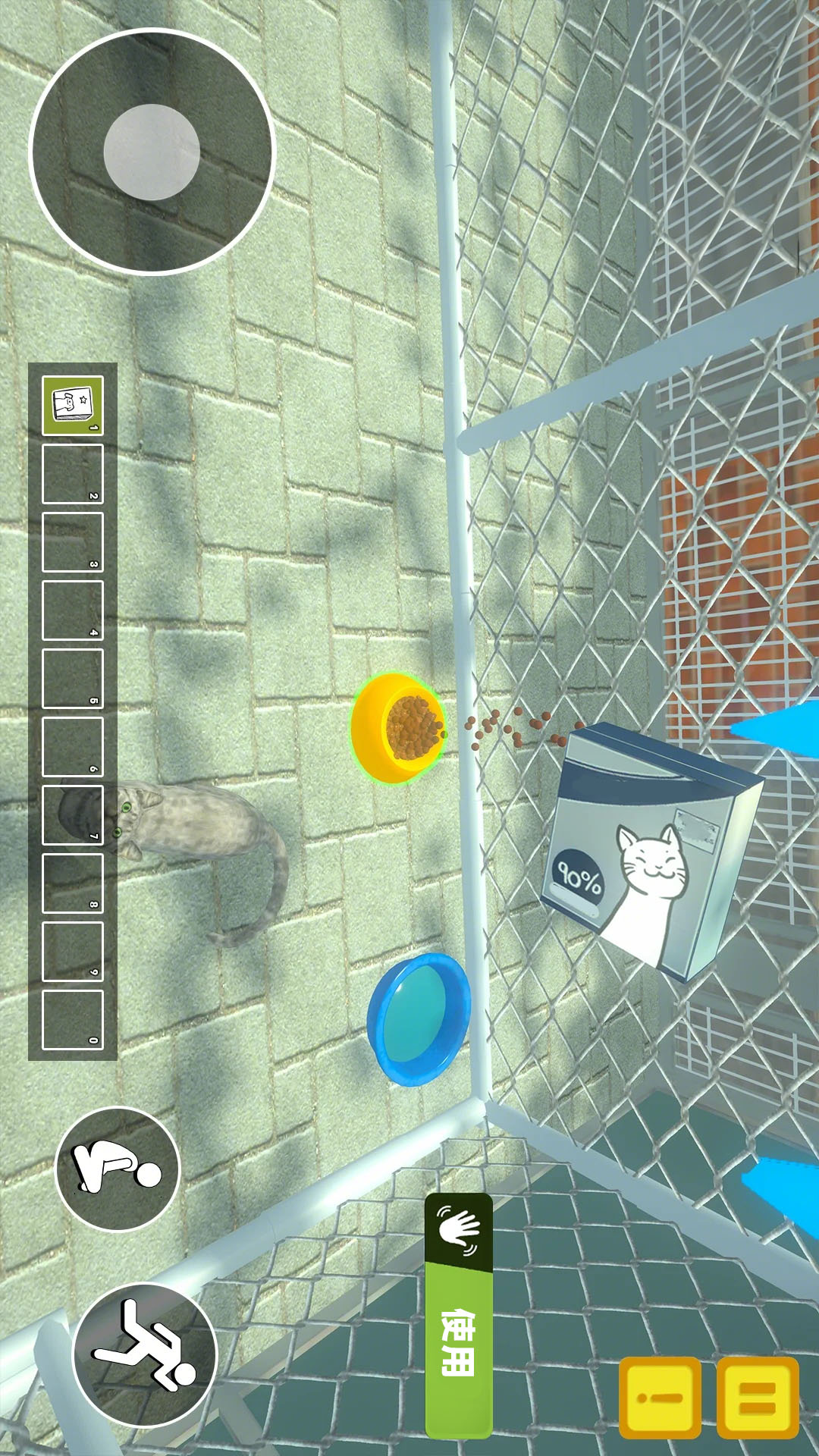819x1456 pixels.
Task: Open the yellow exclamation mark hint button
Action: coord(660,1398)
